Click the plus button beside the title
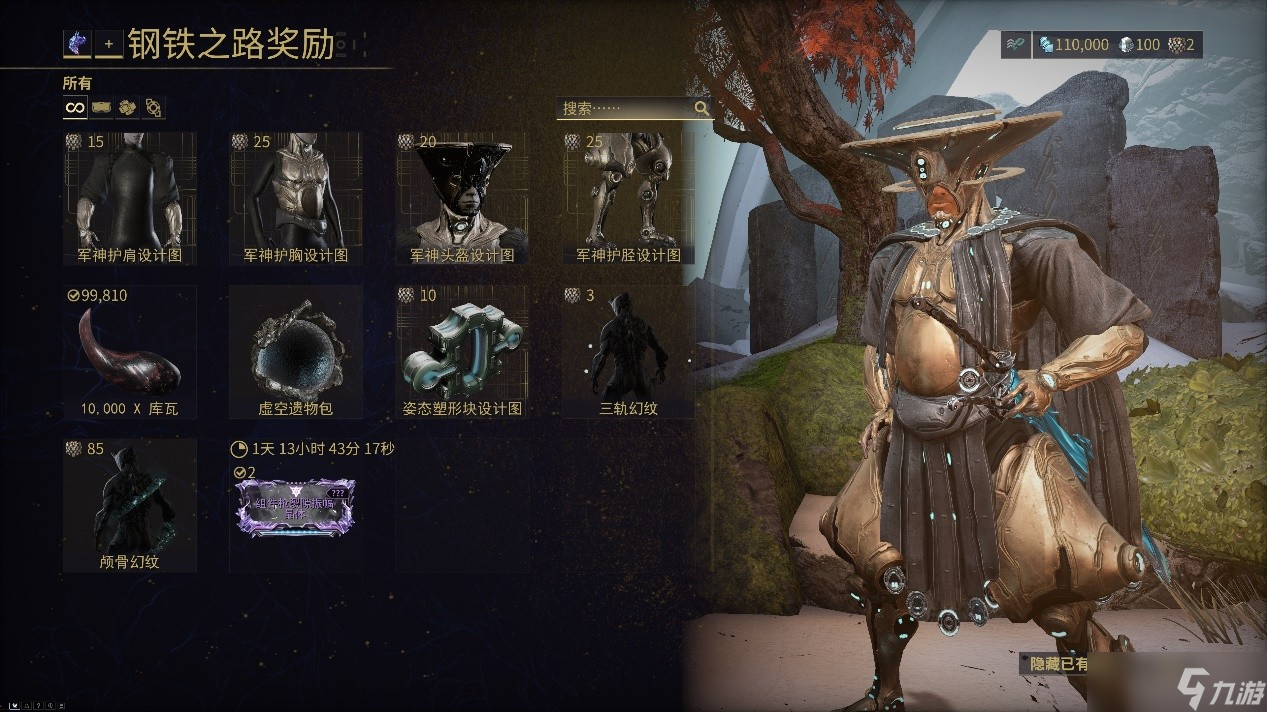 click(109, 45)
